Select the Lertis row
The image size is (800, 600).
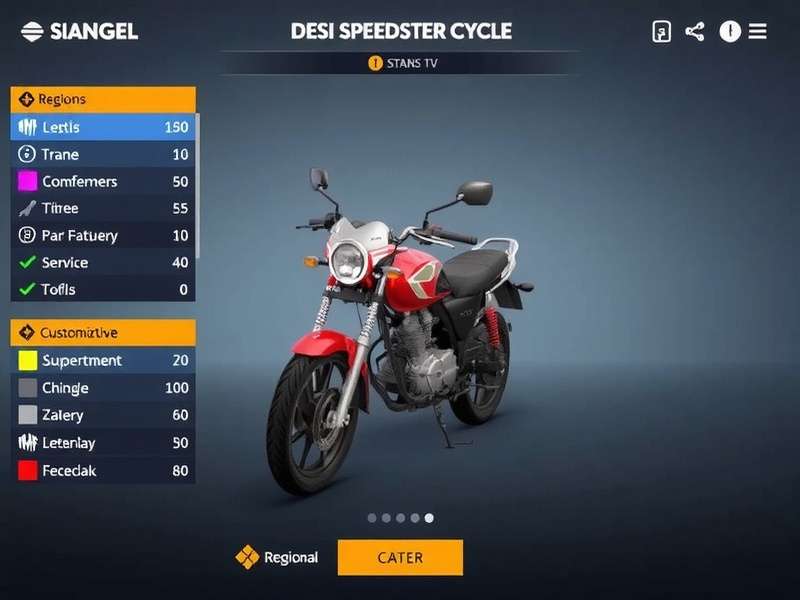[103, 127]
